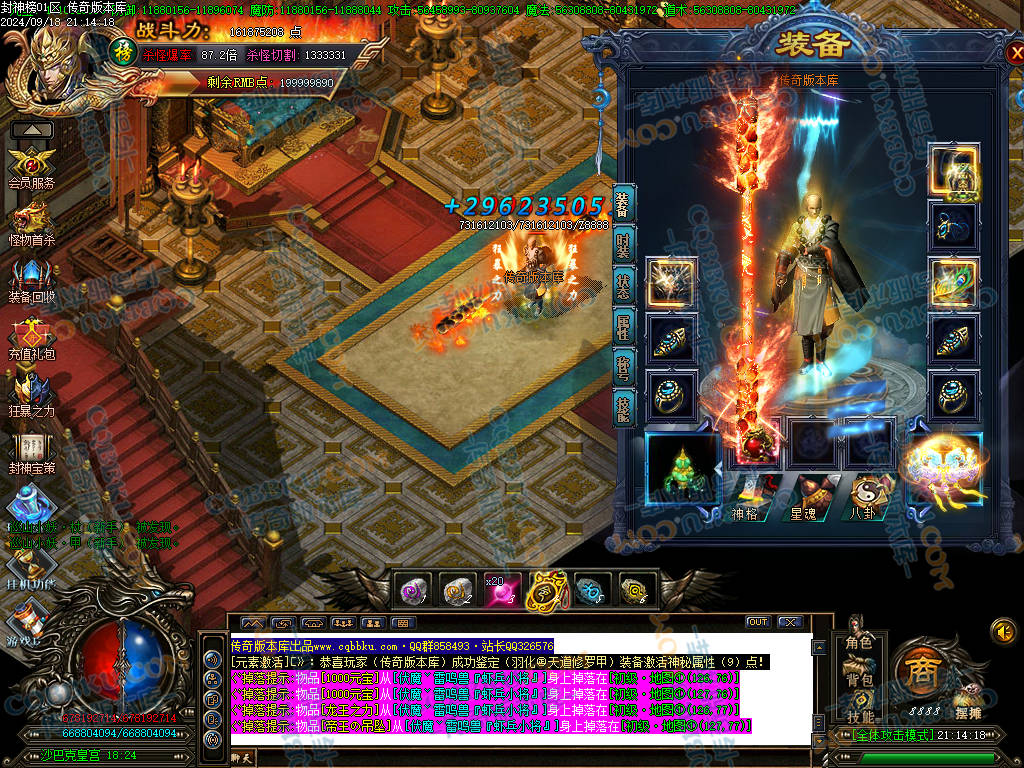Open the 充值礼包 recharge gift pack
This screenshot has width=1024, height=768.
point(31,338)
